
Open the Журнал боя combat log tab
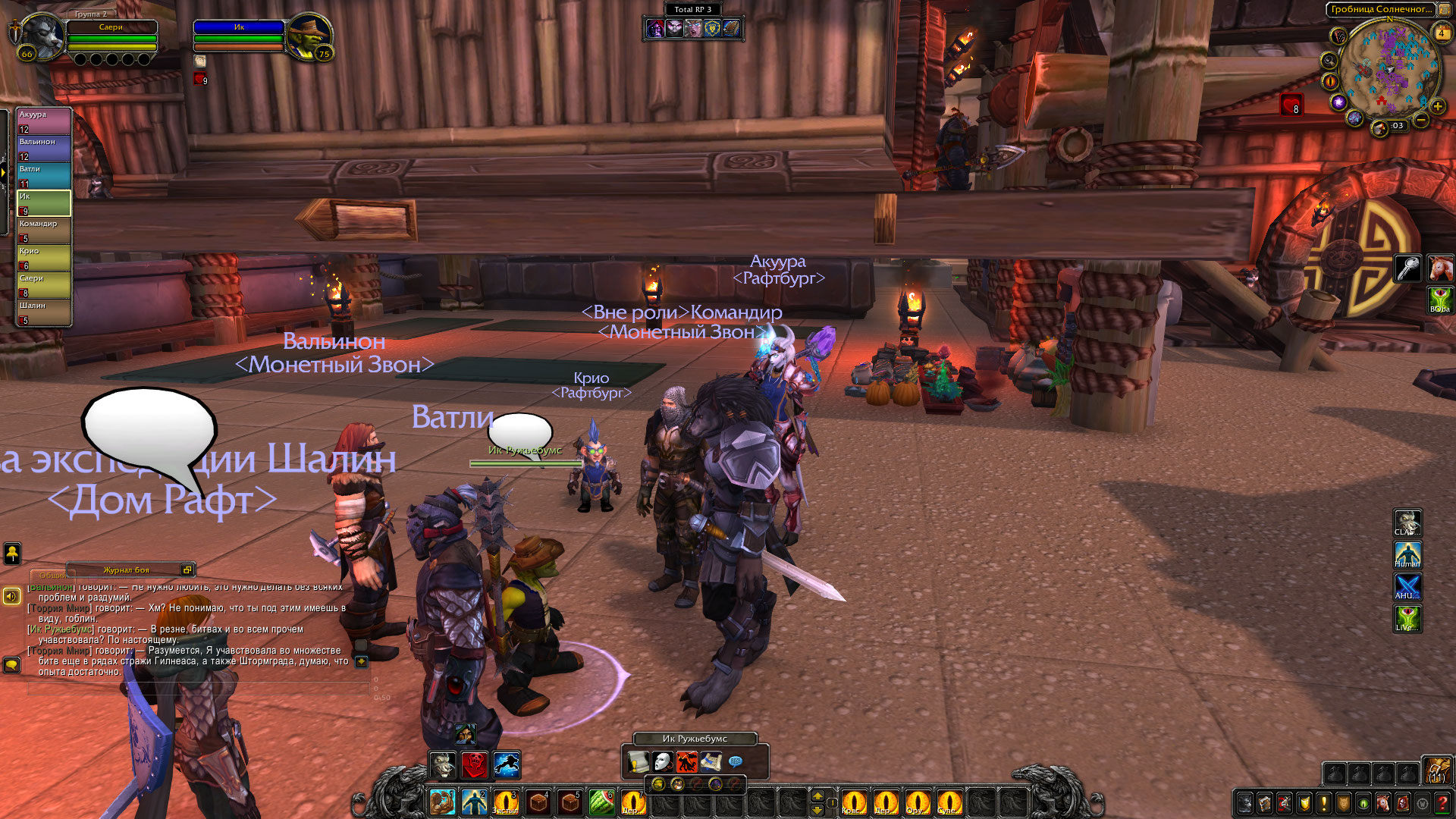(x=126, y=570)
